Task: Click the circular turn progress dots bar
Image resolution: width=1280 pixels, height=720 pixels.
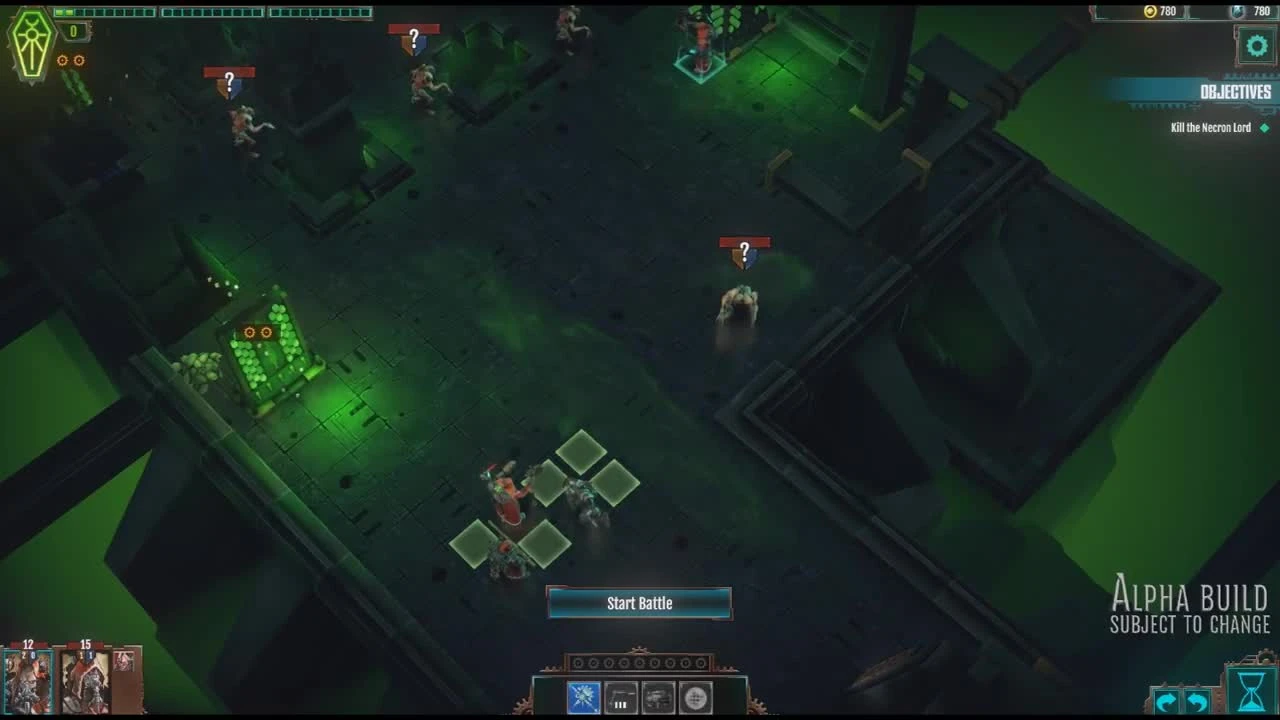Action: (640, 663)
